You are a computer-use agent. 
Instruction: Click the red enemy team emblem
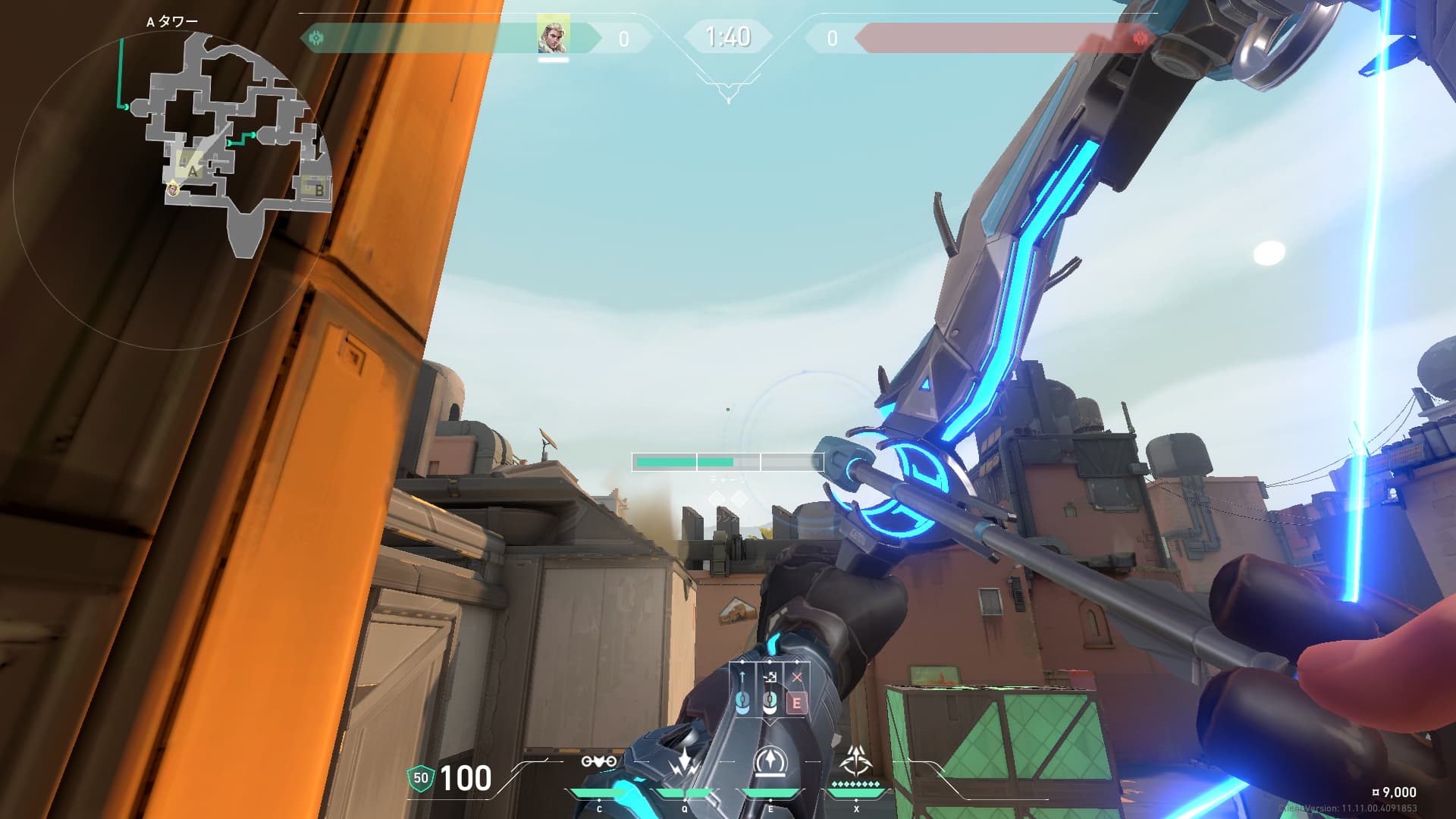pos(1140,37)
